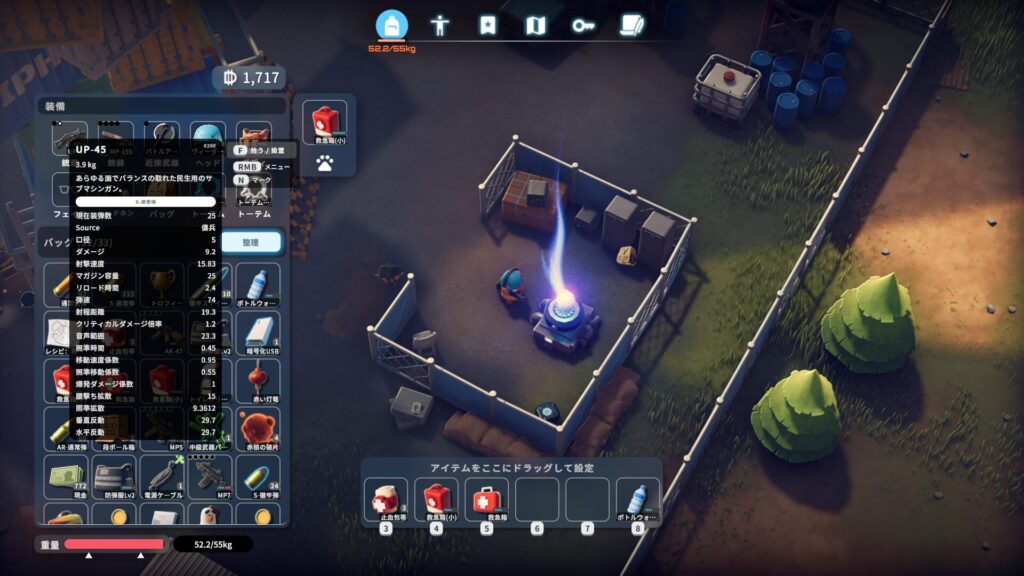Select the bottled water in quick slot 8
Viewport: 1024px width, 576px height.
click(x=637, y=499)
